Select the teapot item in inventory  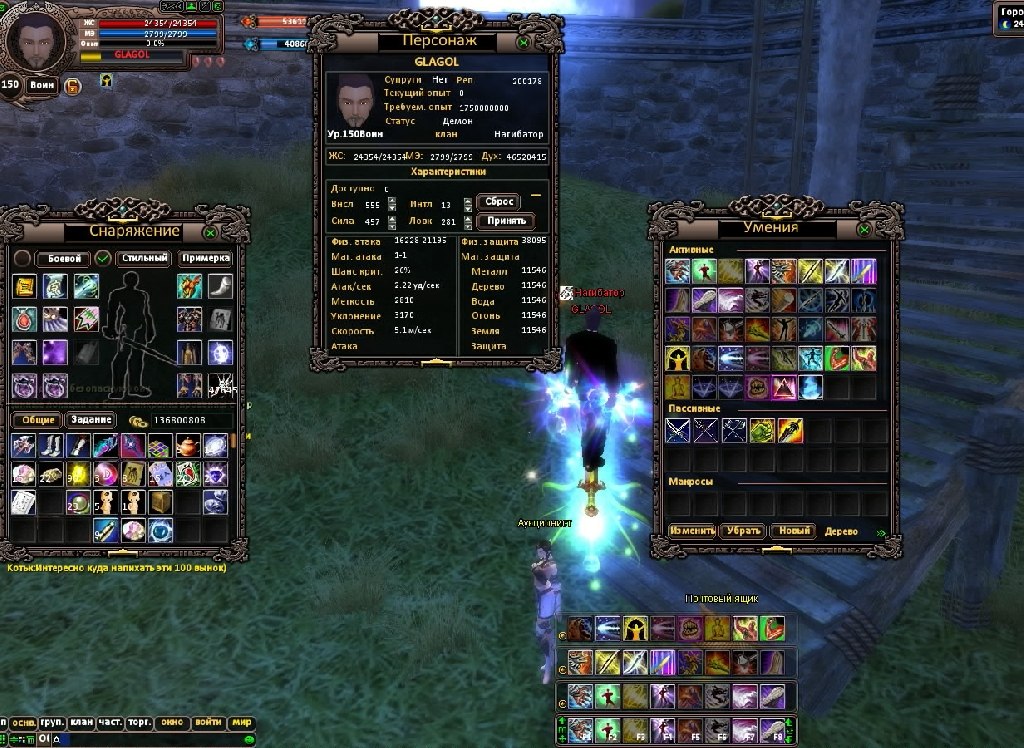point(188,446)
